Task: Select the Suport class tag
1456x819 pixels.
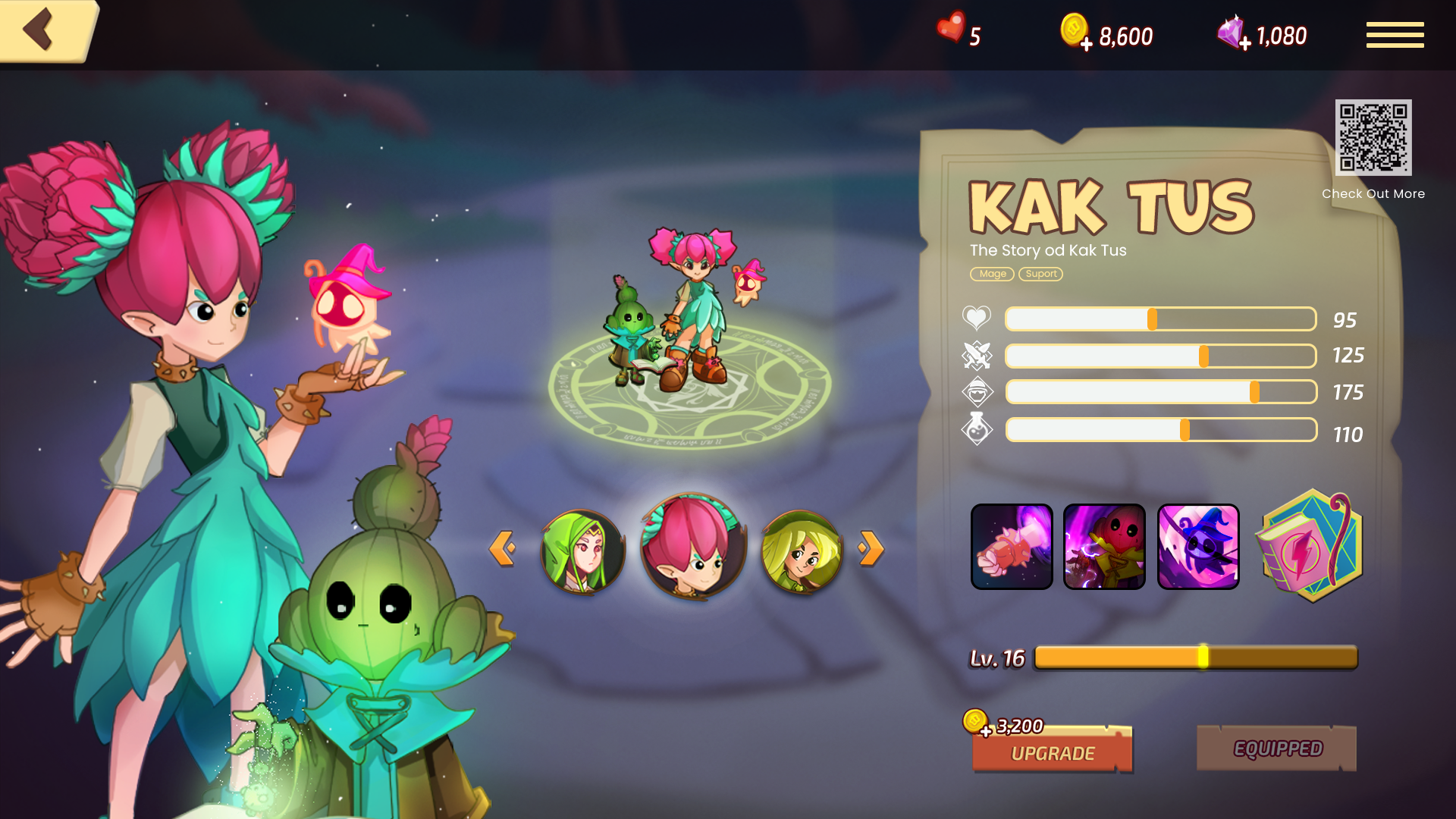Action: [x=1040, y=274]
